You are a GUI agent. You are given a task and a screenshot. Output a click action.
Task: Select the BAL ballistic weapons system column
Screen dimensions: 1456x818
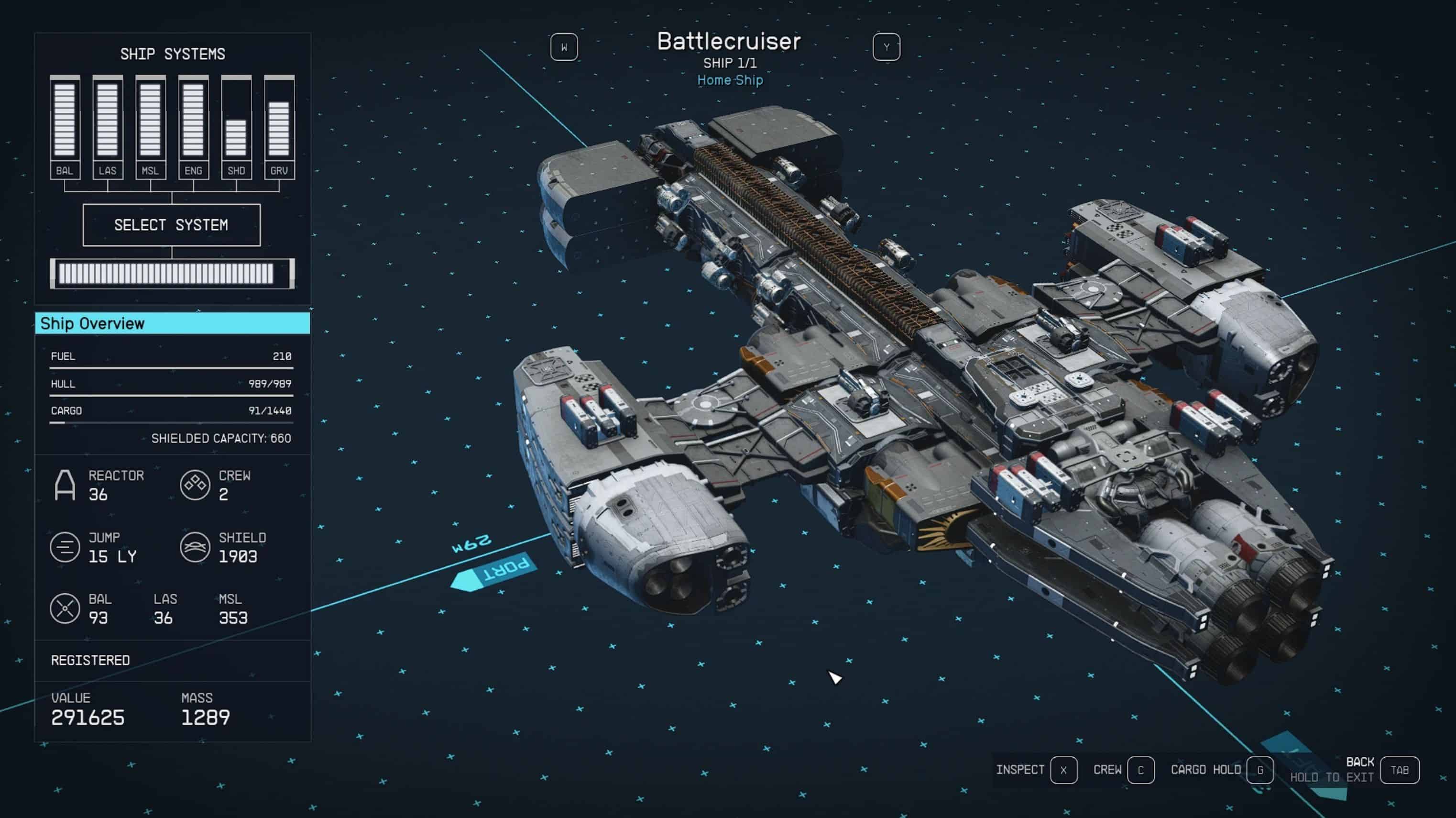click(x=65, y=128)
